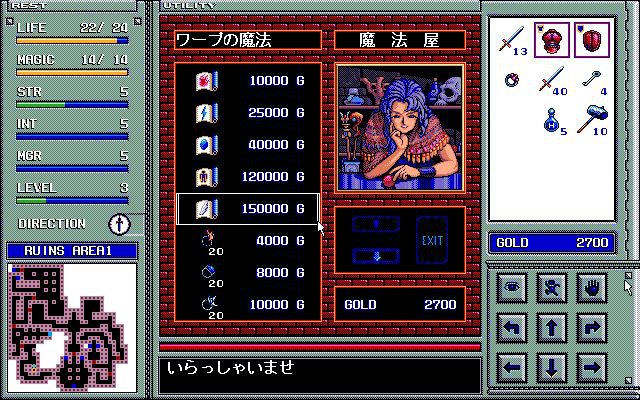640x400 pixels.
Task: Select the 10000 G fire spellbook
Action: coord(247,80)
